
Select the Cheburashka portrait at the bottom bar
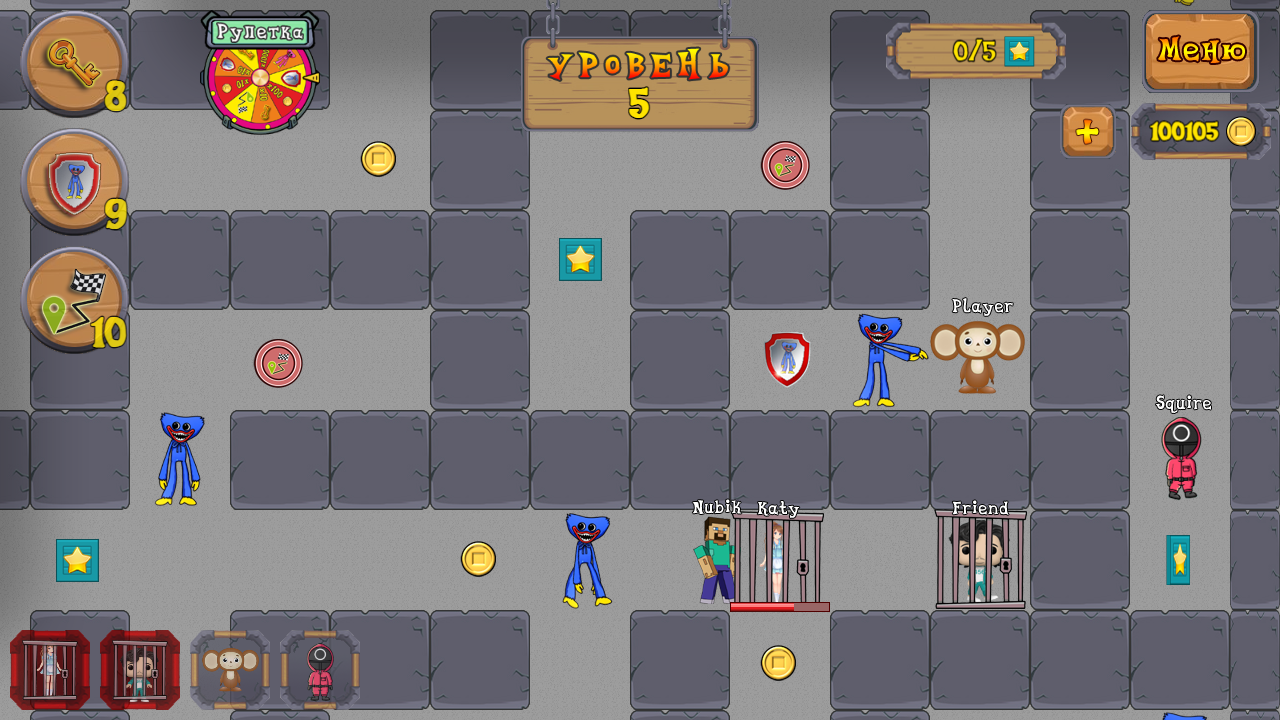(x=229, y=669)
